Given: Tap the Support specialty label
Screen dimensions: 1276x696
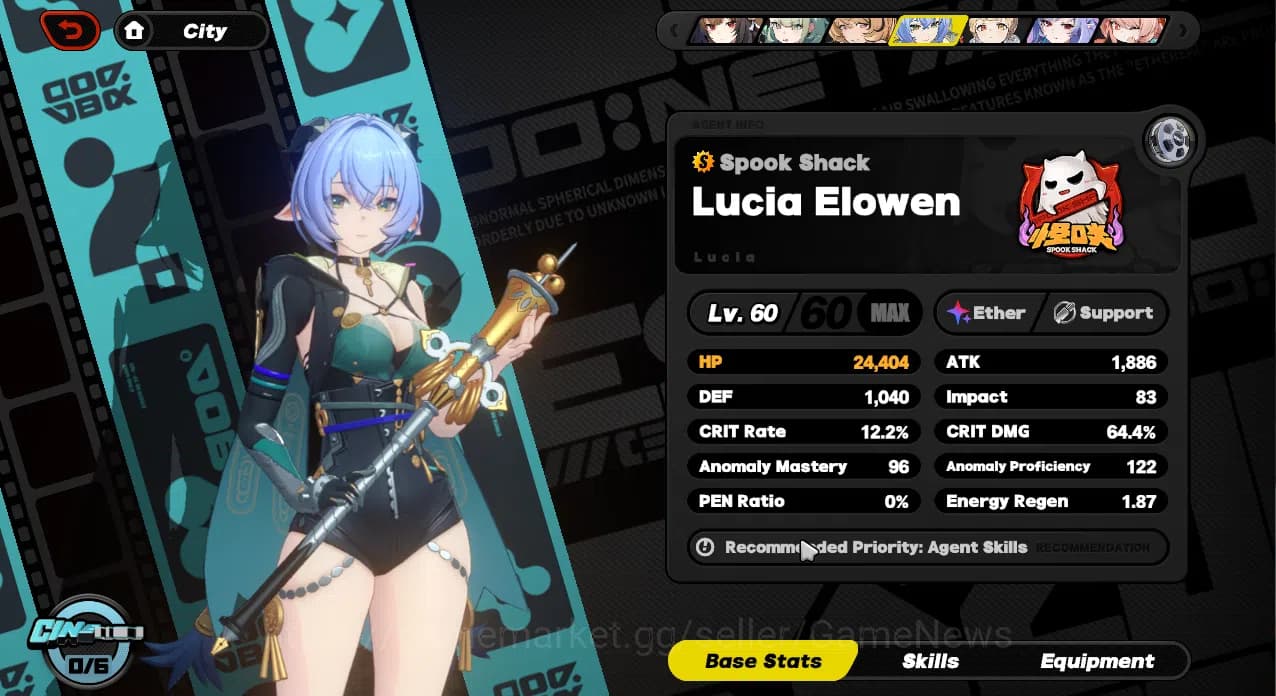Looking at the screenshot, I should 1103,313.
